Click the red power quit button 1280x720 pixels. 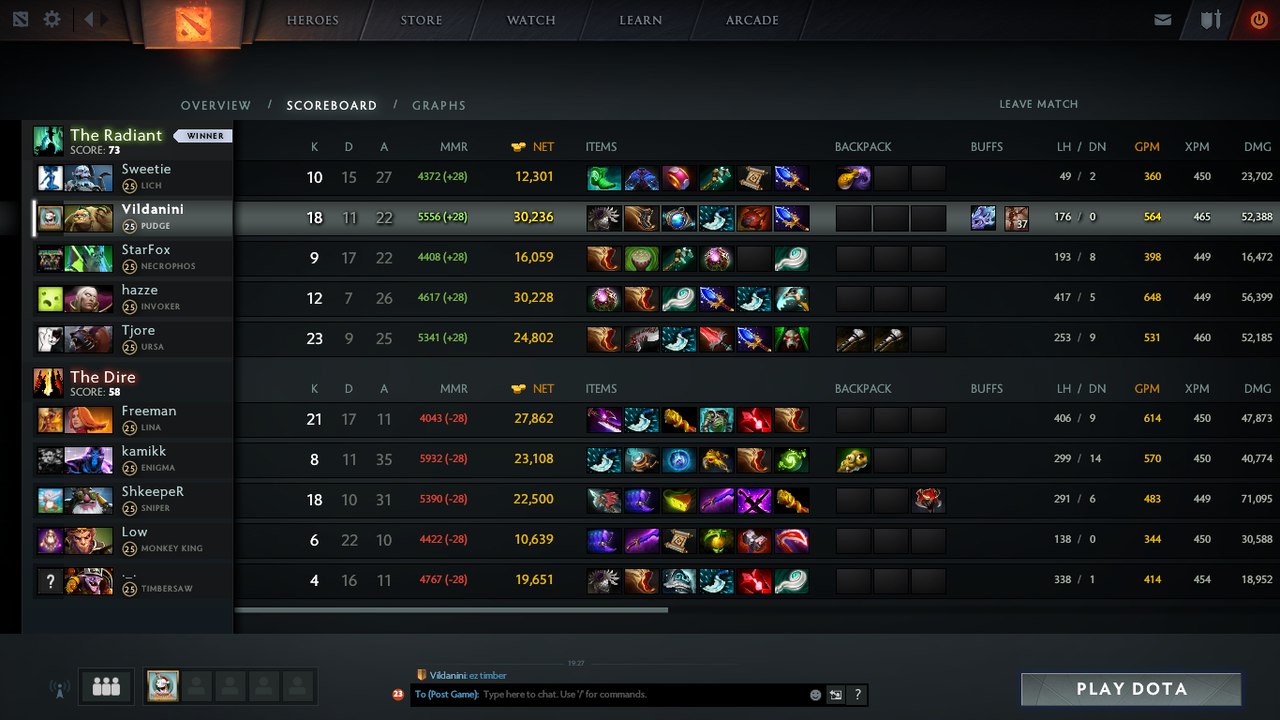click(1259, 20)
